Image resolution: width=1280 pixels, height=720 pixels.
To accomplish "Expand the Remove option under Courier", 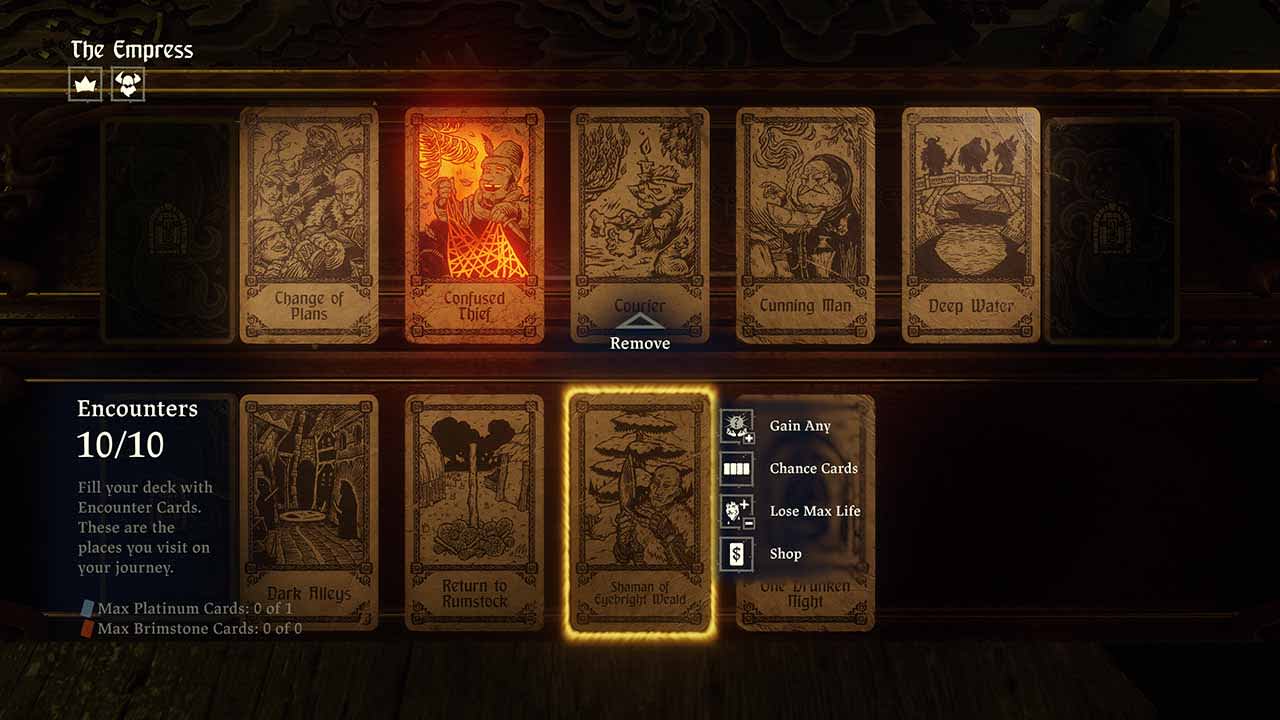I will pyautogui.click(x=639, y=328).
